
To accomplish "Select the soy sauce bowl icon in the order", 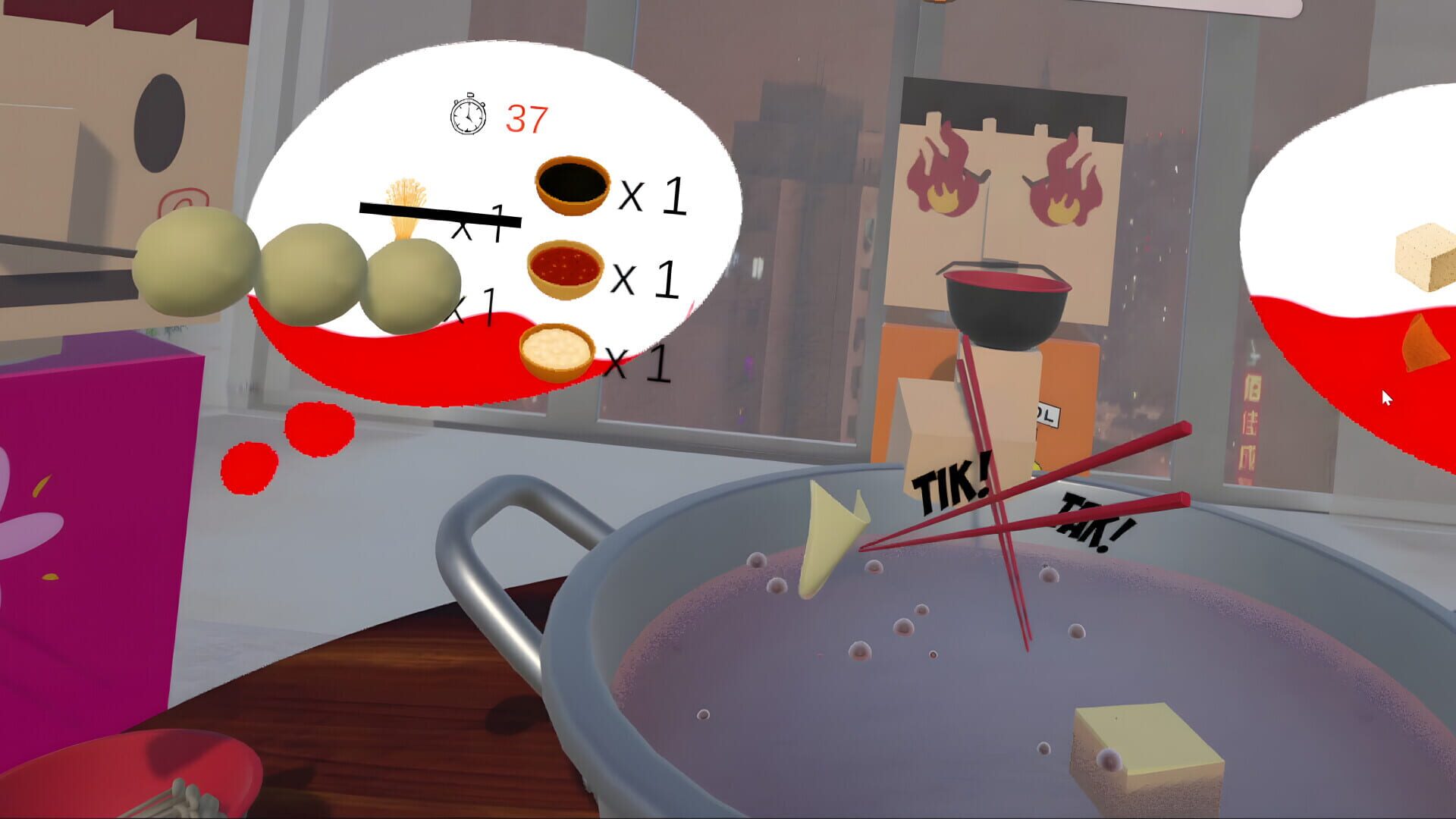I will 570,184.
